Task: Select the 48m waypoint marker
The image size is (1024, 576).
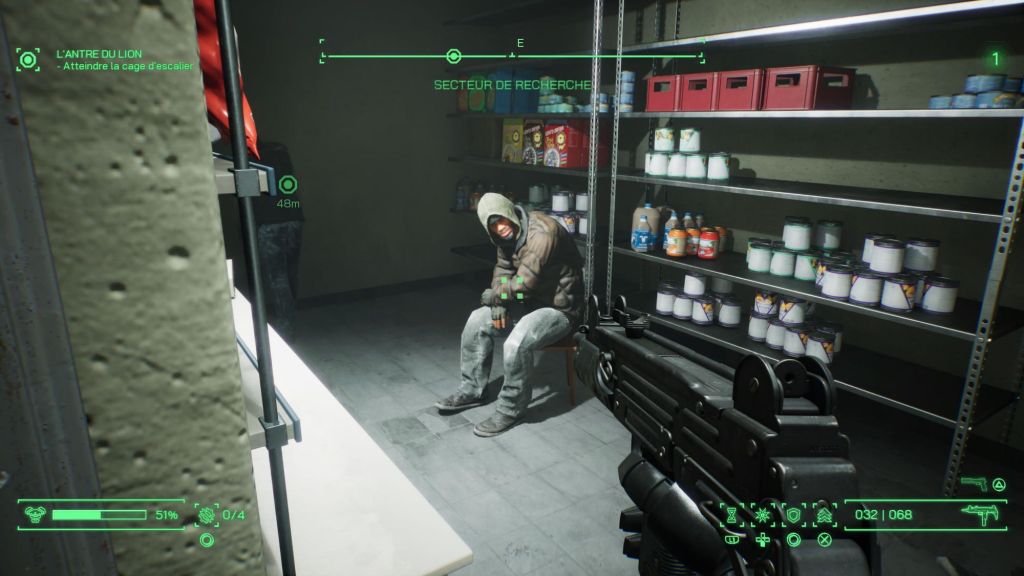Action: click(x=288, y=184)
